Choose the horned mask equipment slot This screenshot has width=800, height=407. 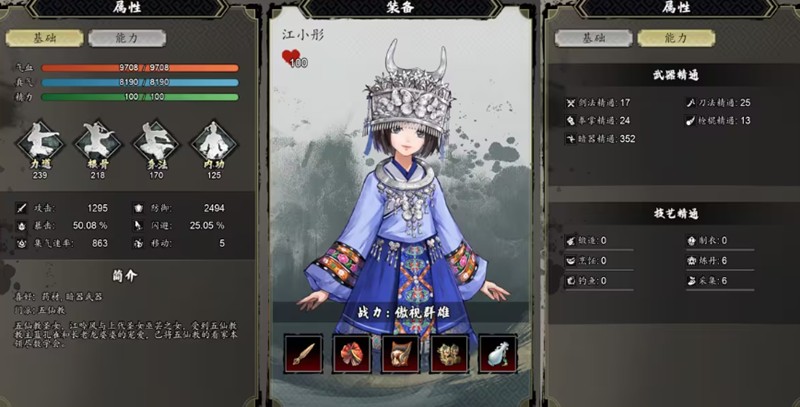401,353
